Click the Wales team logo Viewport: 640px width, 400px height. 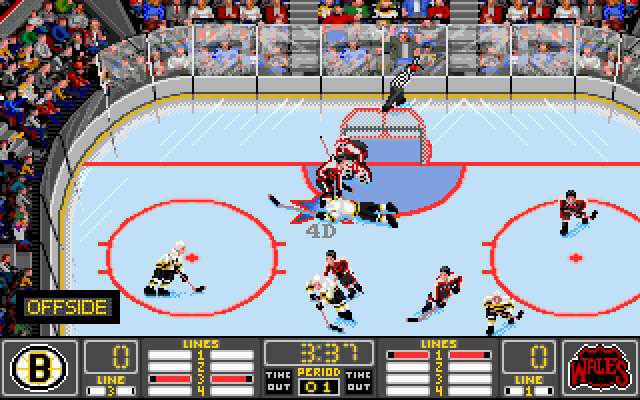coord(598,366)
